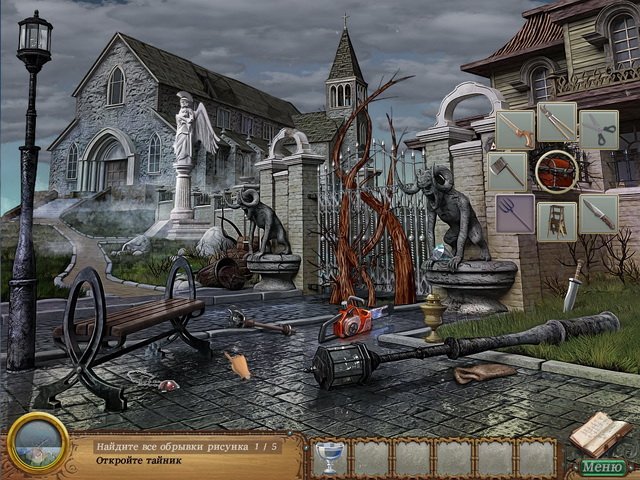Activate the round compass hint button
The width and height of the screenshot is (640, 480).
37,442
